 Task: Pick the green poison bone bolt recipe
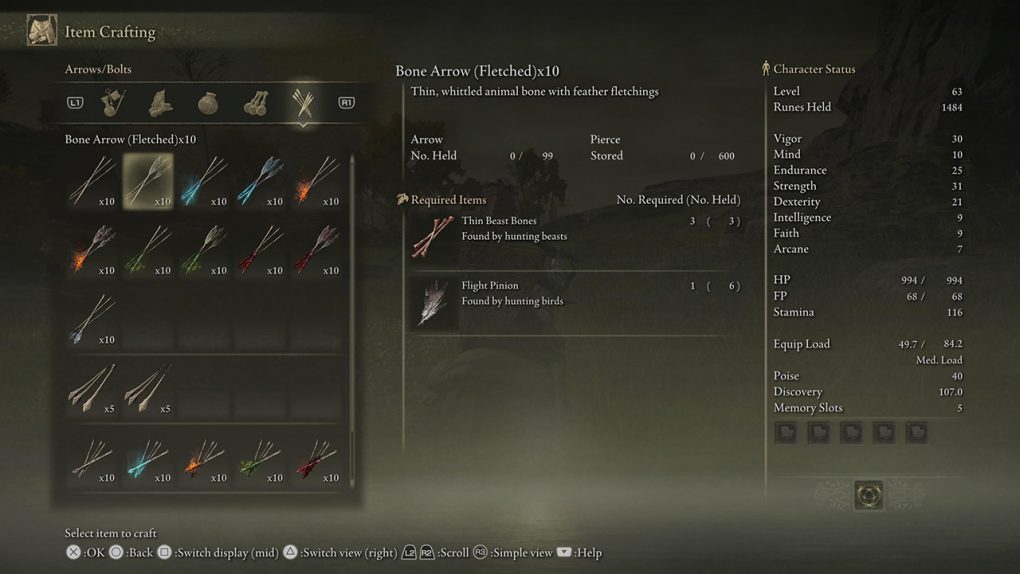pyautogui.click(x=260, y=458)
